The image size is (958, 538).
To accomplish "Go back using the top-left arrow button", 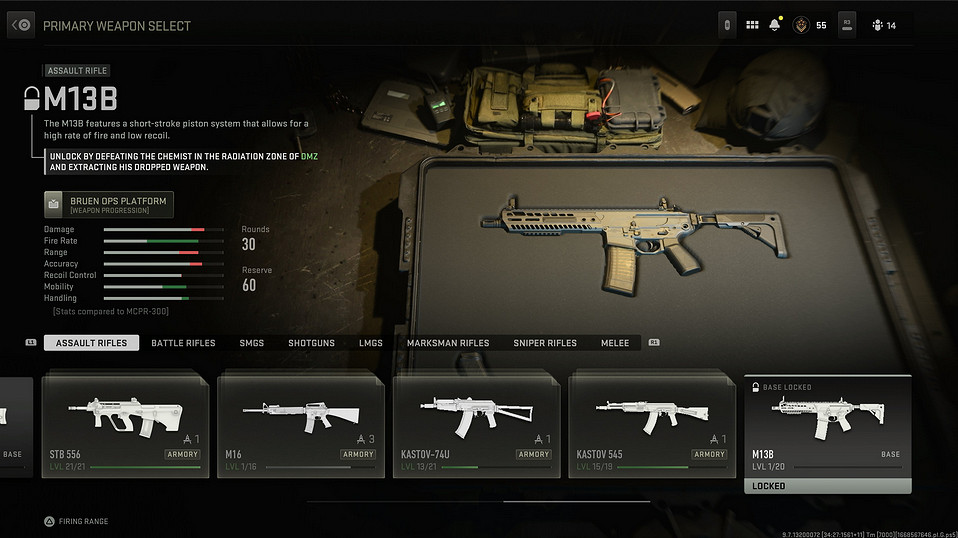I will tap(21, 25).
